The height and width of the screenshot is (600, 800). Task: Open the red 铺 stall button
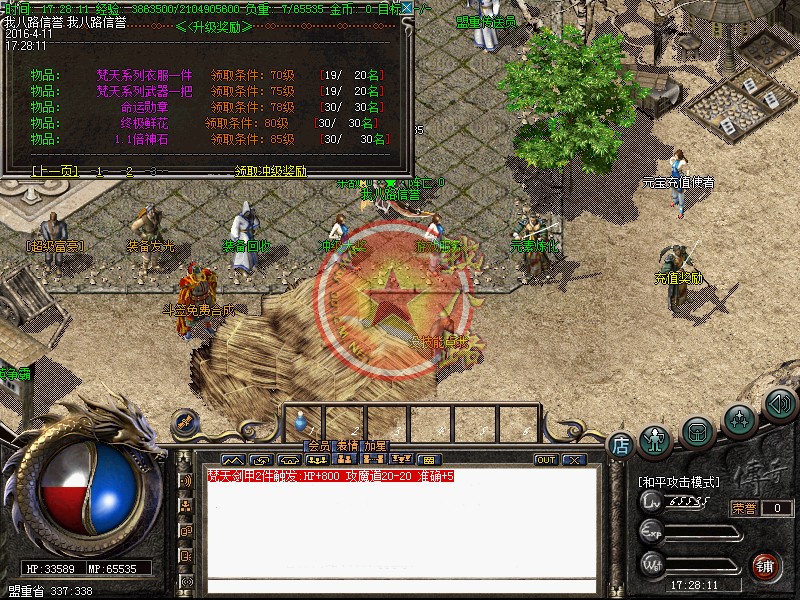pyautogui.click(x=766, y=565)
